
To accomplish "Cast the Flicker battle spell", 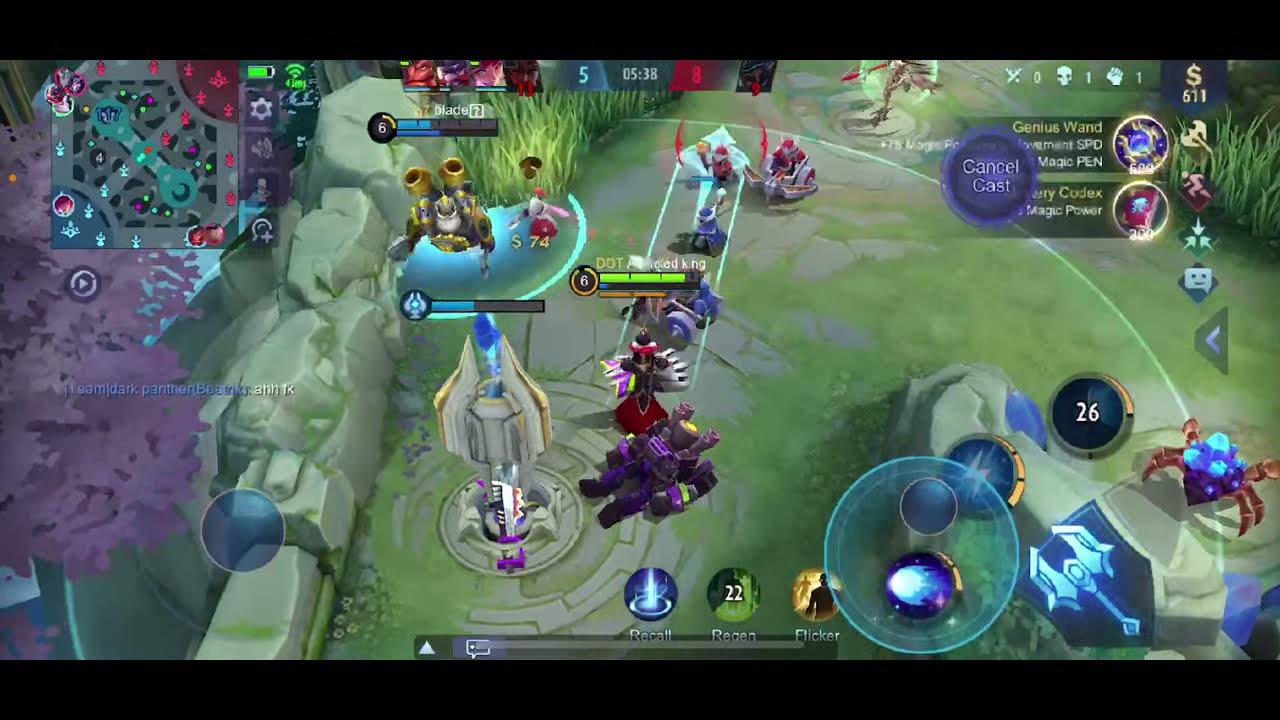I will (x=816, y=594).
